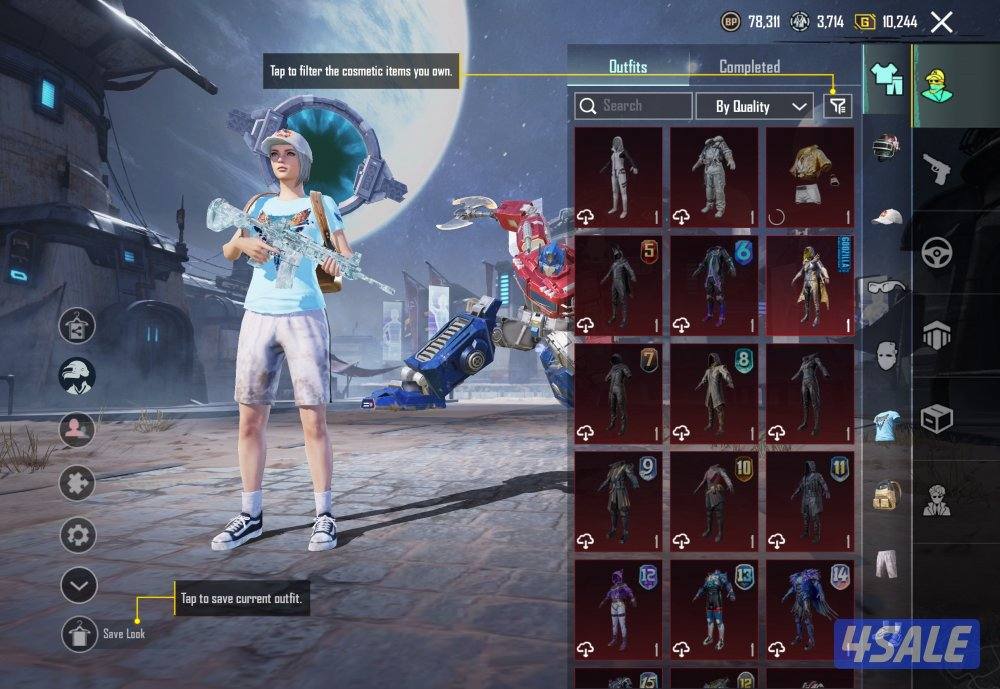The image size is (1000, 689).
Task: Collapse the side menu with the down arrow
Action: [78, 584]
